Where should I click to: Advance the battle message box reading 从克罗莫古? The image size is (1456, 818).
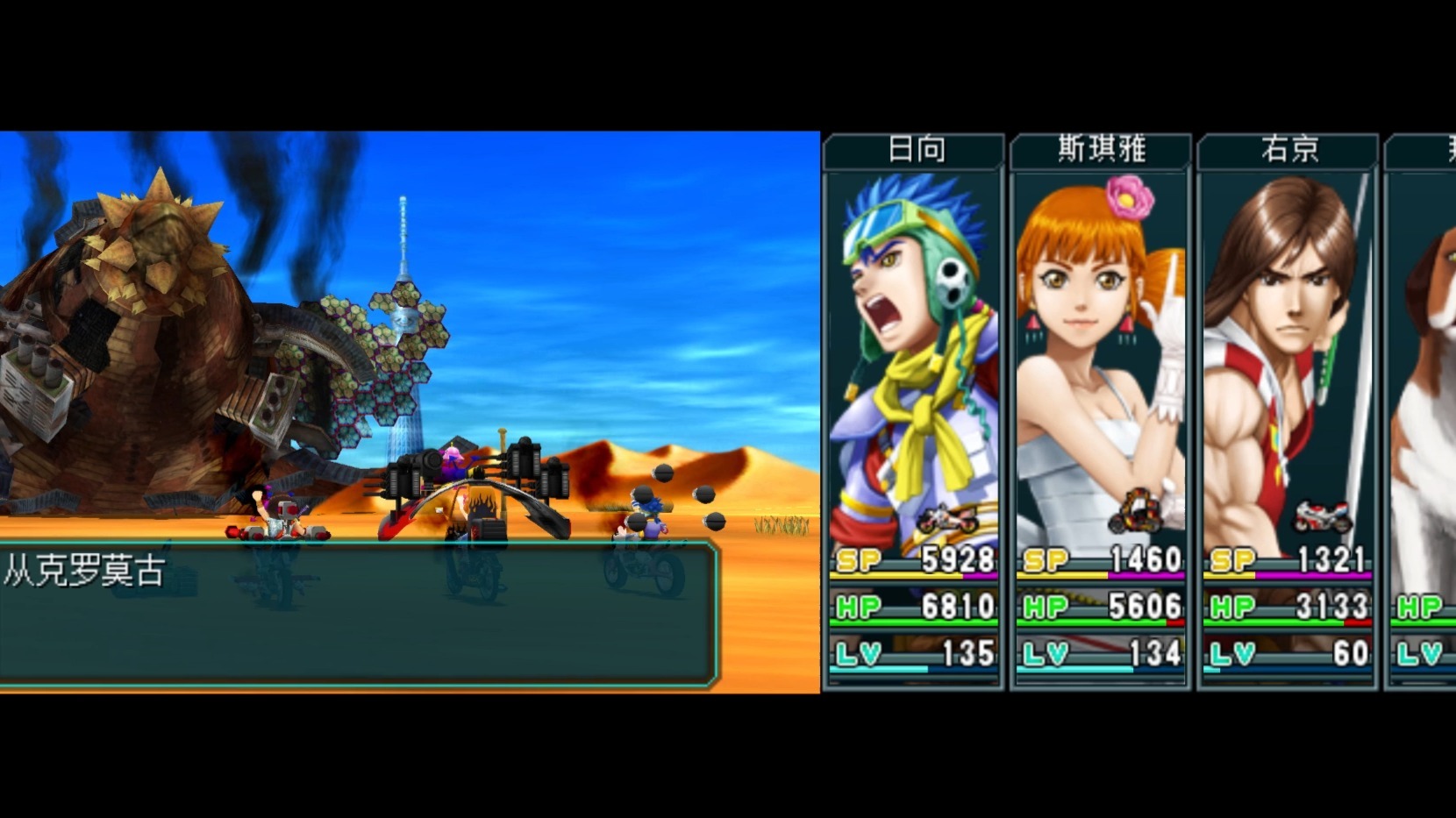click(x=358, y=614)
